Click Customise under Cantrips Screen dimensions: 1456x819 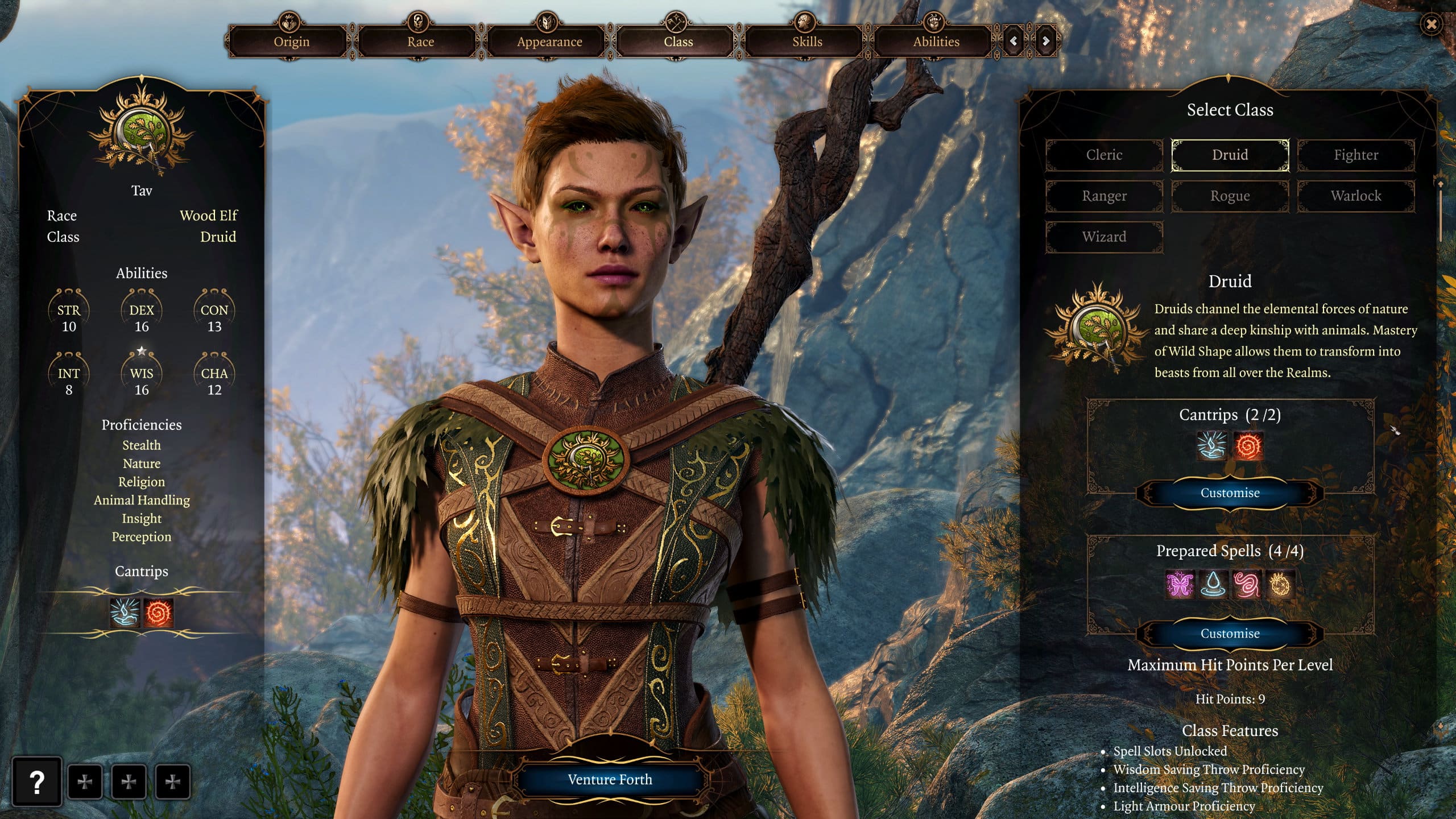[1229, 493]
